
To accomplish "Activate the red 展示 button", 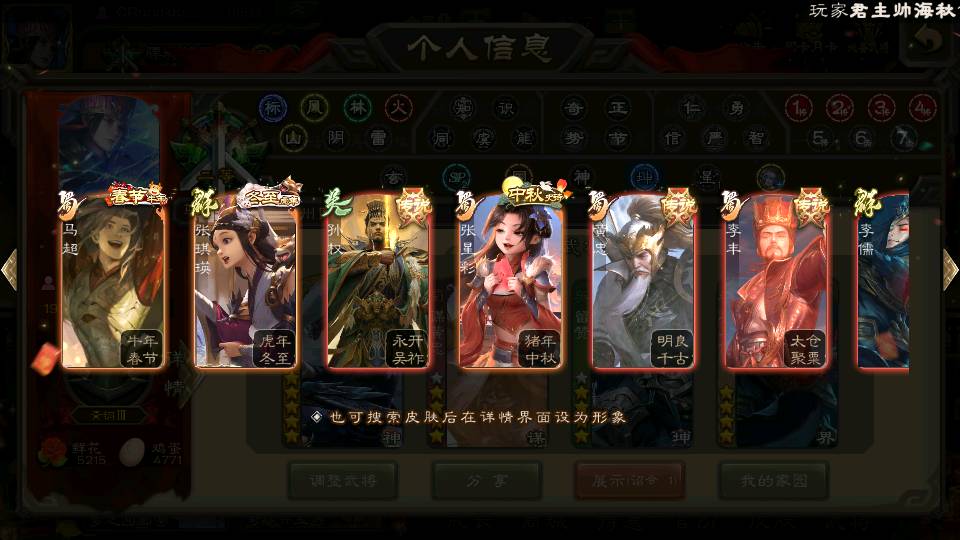I will pyautogui.click(x=629, y=481).
